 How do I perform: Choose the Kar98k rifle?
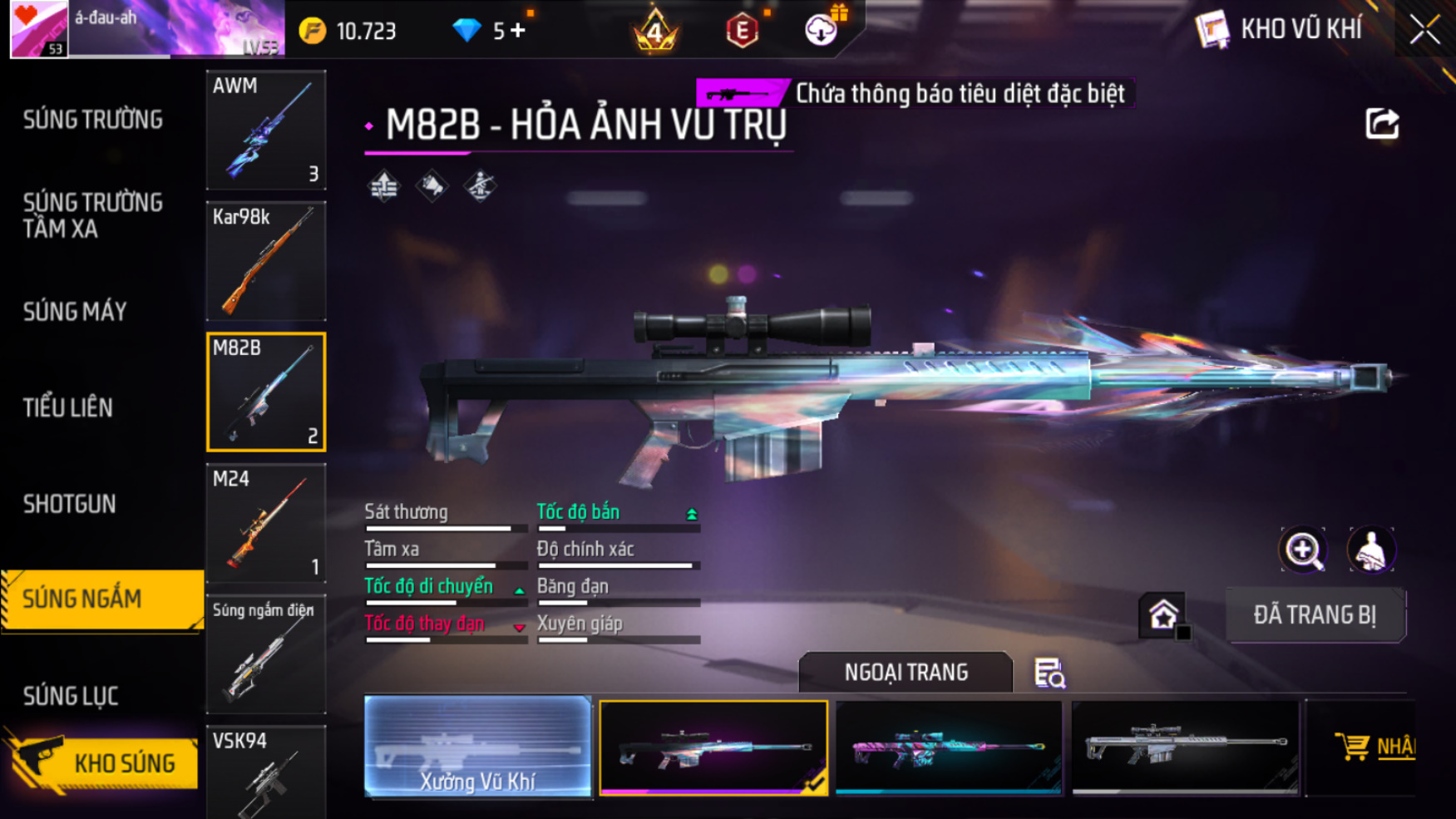coord(266,261)
